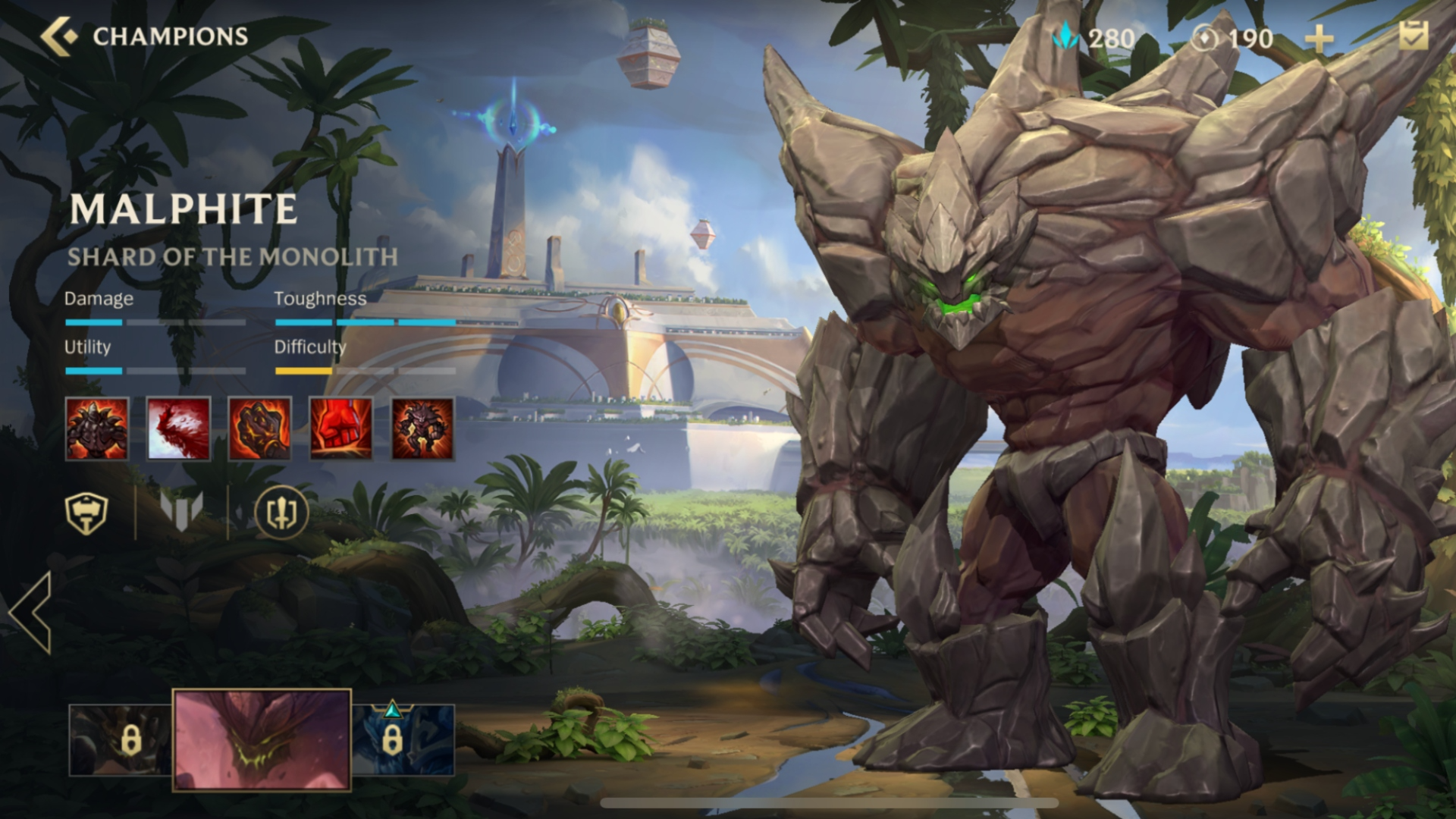Viewport: 1456px width, 819px height.
Task: Open the red fist ability details
Action: click(341, 428)
